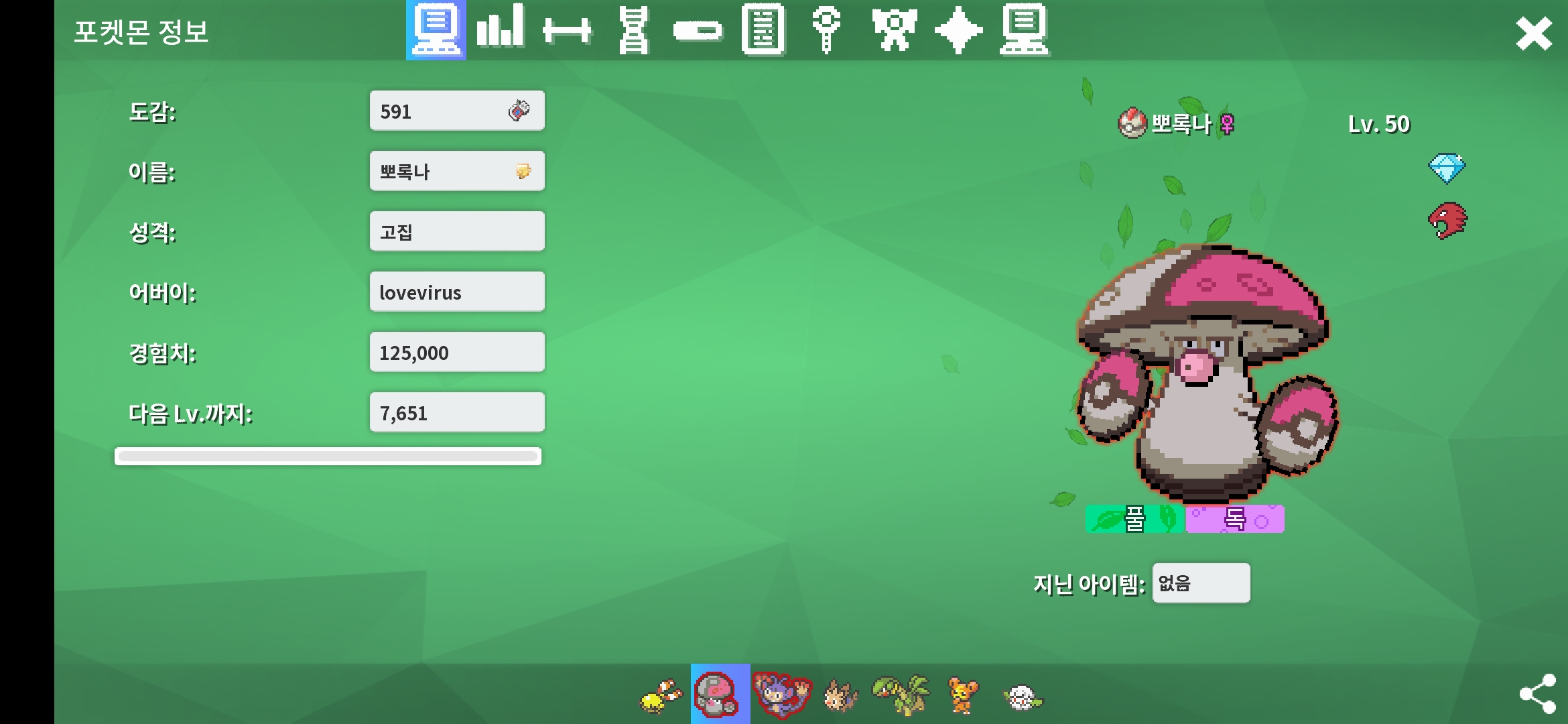This screenshot has width=1568, height=724.
Task: Click the red beast head icon
Action: coord(1447,221)
